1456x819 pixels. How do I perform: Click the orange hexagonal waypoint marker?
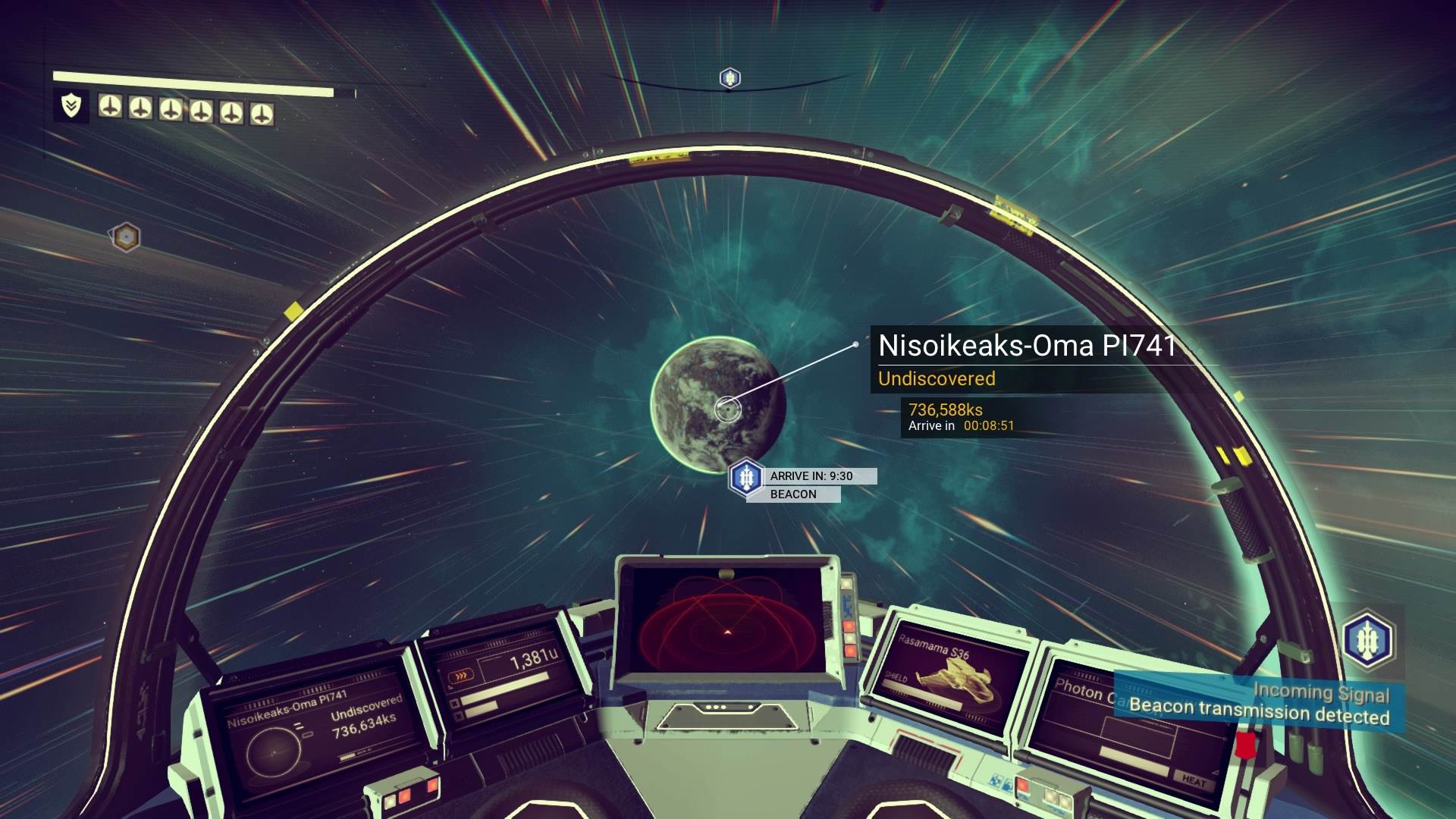click(126, 237)
